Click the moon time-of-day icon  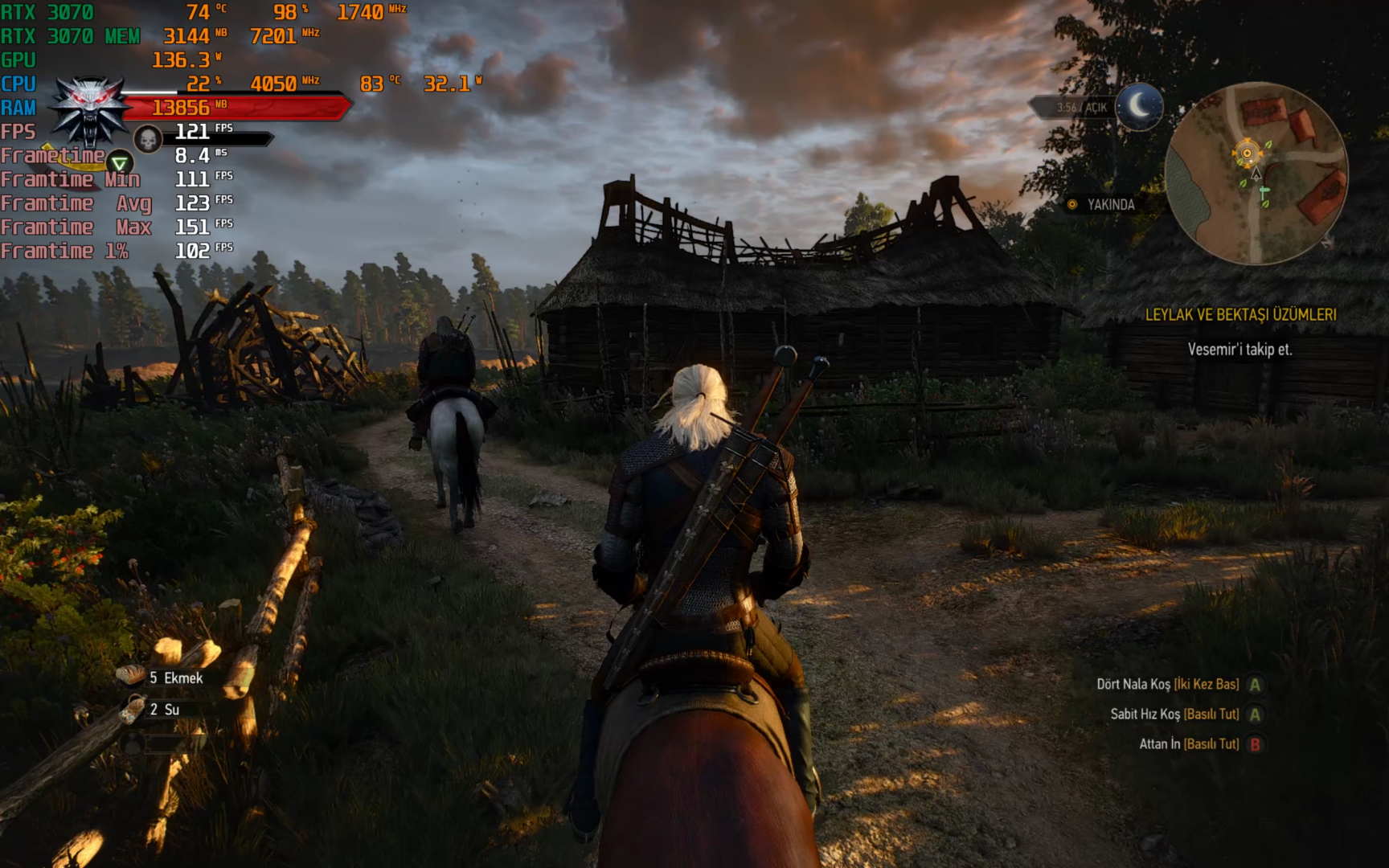[1139, 106]
